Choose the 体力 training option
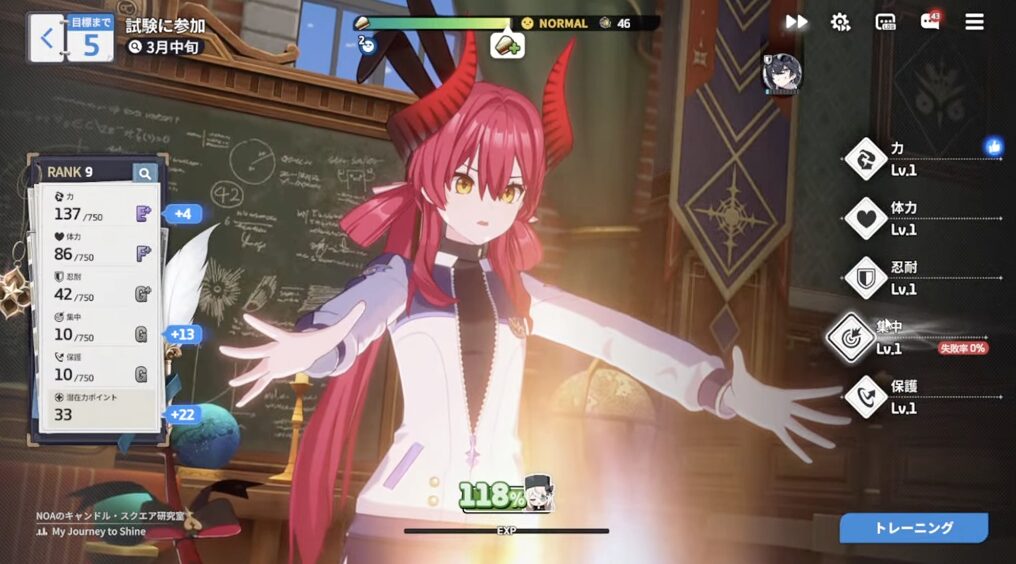Screen dimensions: 1016x564 865,218
